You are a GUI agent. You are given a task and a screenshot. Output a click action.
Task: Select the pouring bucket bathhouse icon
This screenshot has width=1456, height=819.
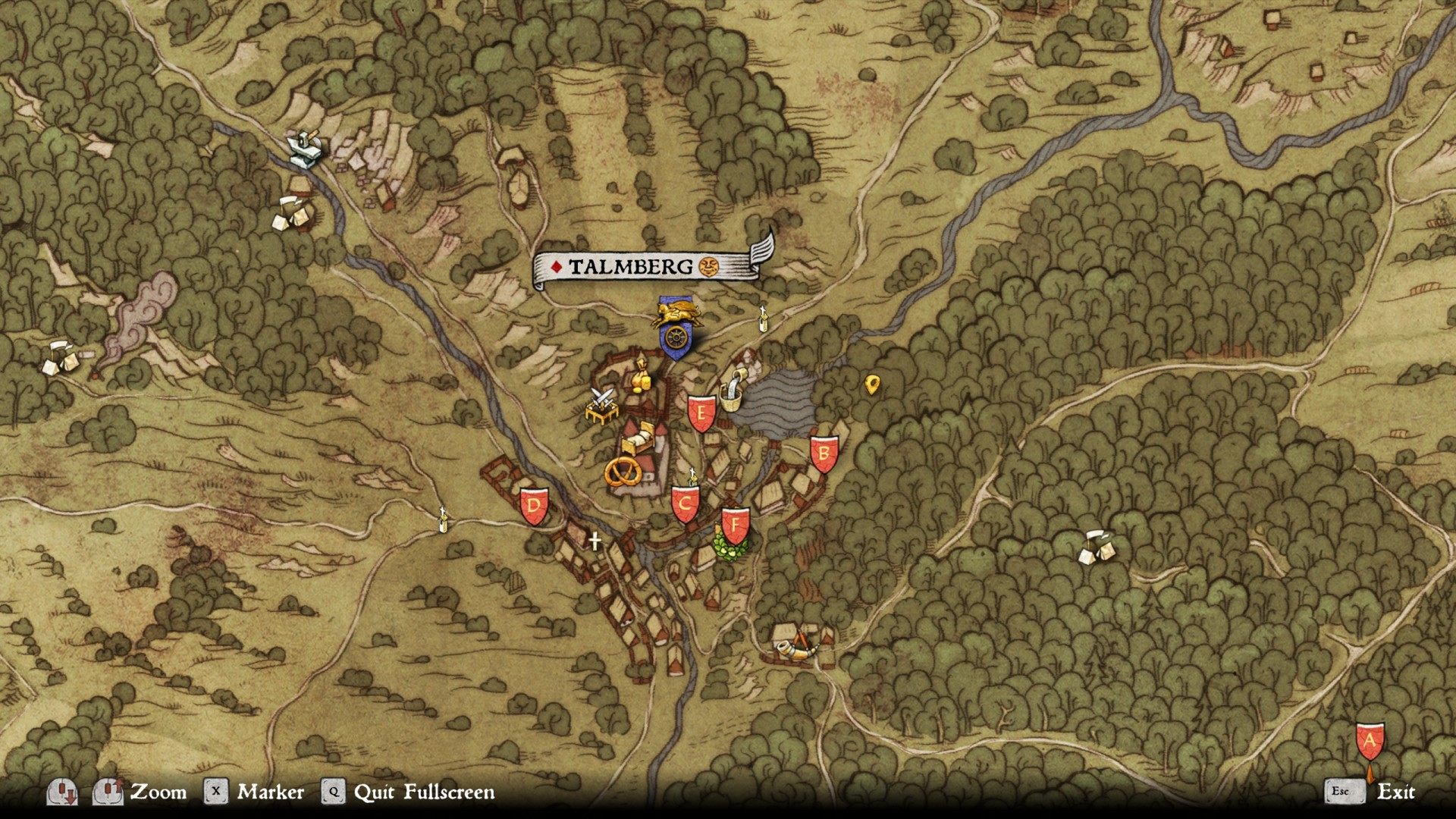pyautogui.click(x=733, y=388)
